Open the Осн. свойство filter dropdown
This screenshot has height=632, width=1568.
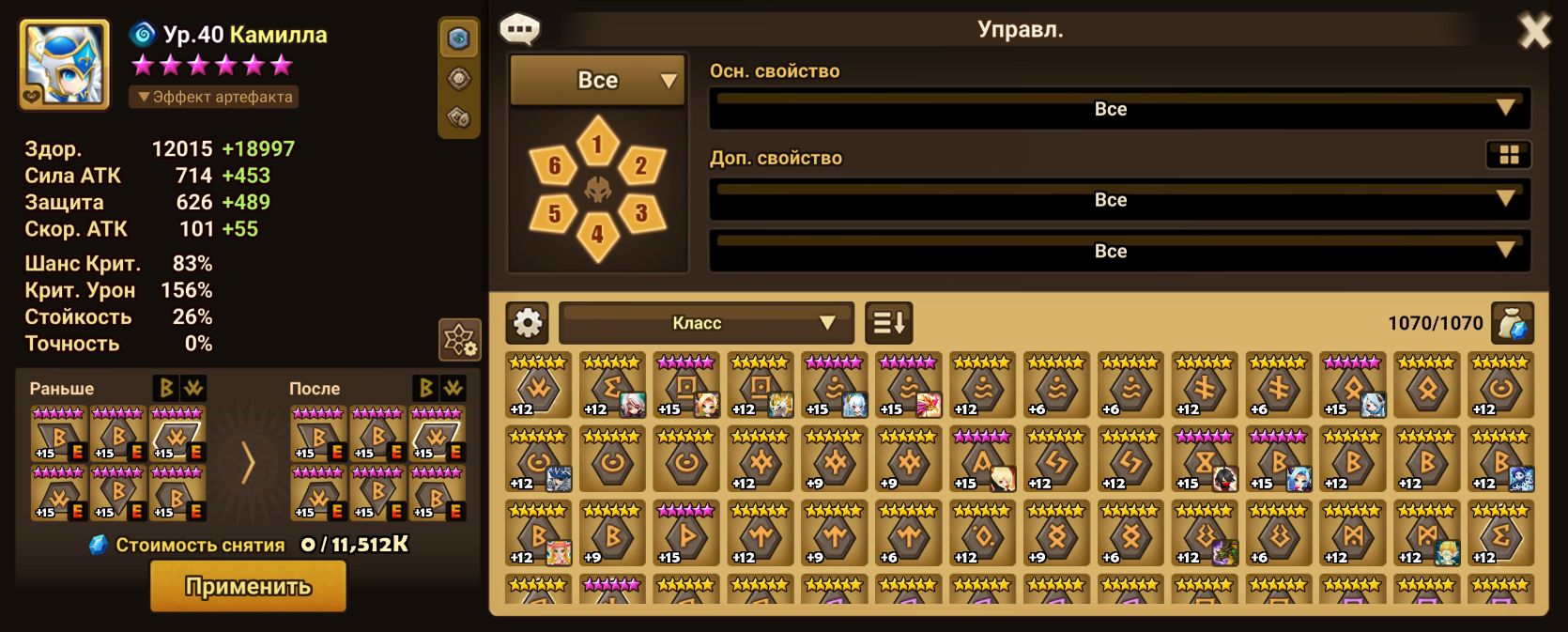[x=1118, y=109]
